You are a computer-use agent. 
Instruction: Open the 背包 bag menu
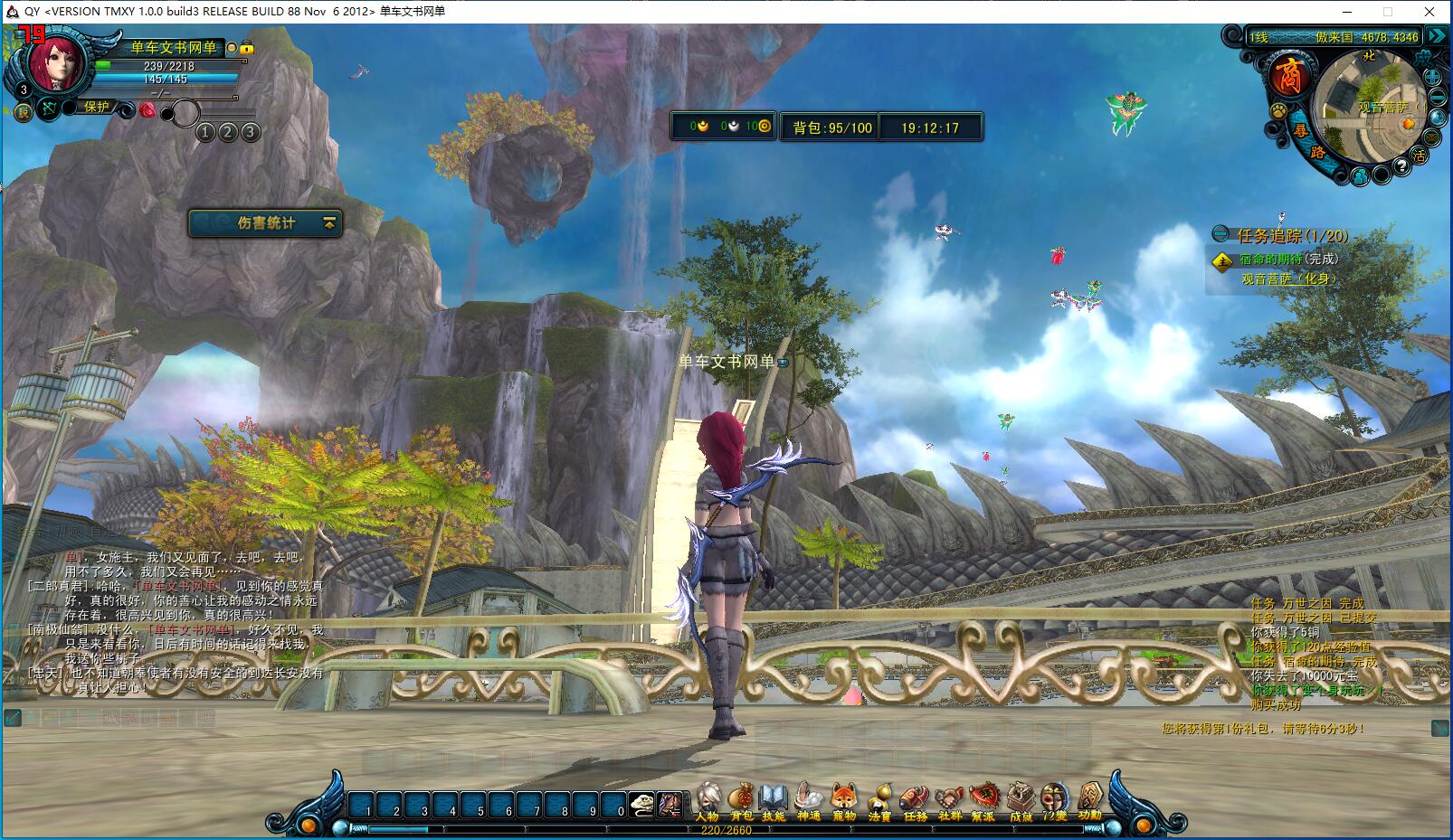click(x=741, y=801)
